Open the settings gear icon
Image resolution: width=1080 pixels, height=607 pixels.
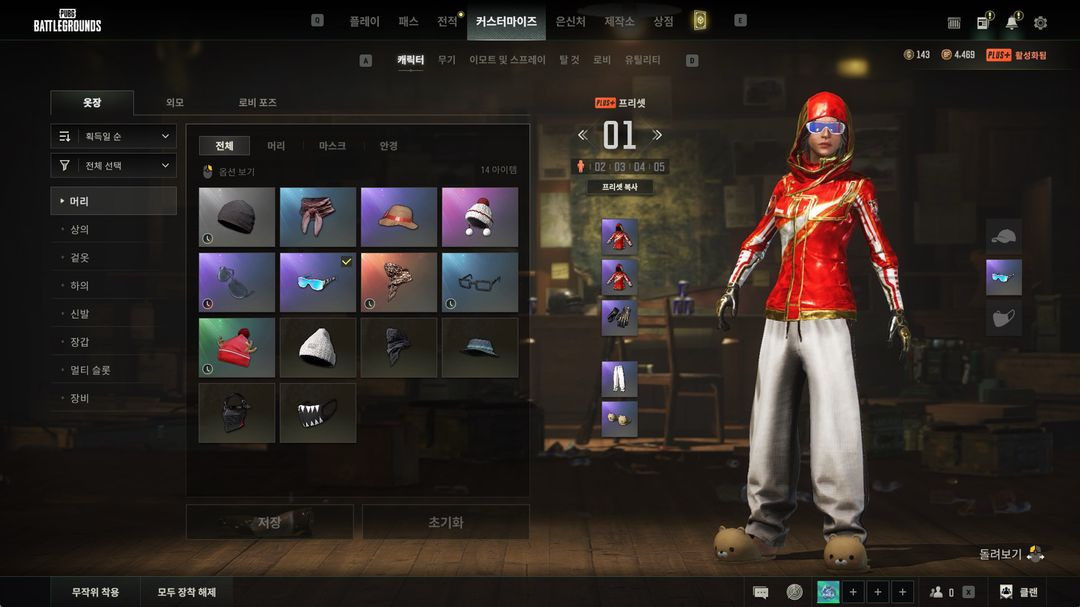pos(1040,23)
